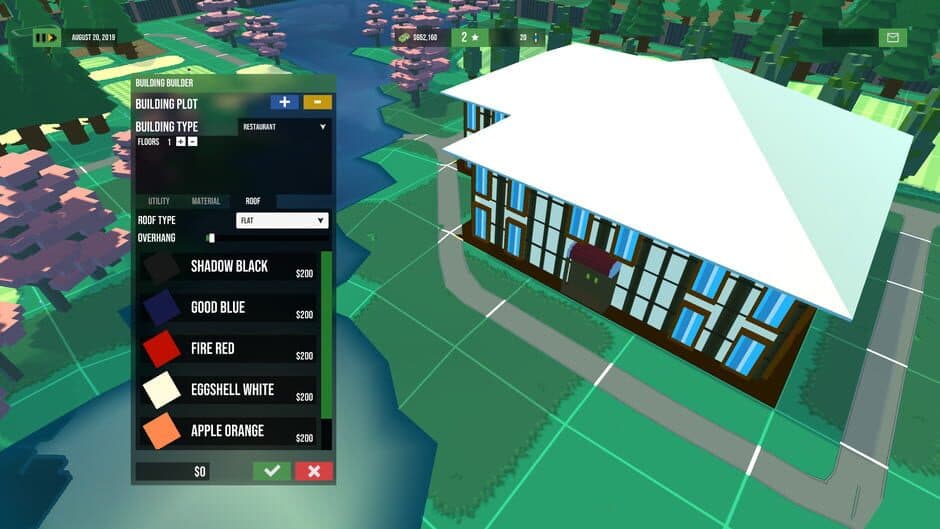940x529 pixels.
Task: Click the green color list scrollbar
Action: point(326,335)
